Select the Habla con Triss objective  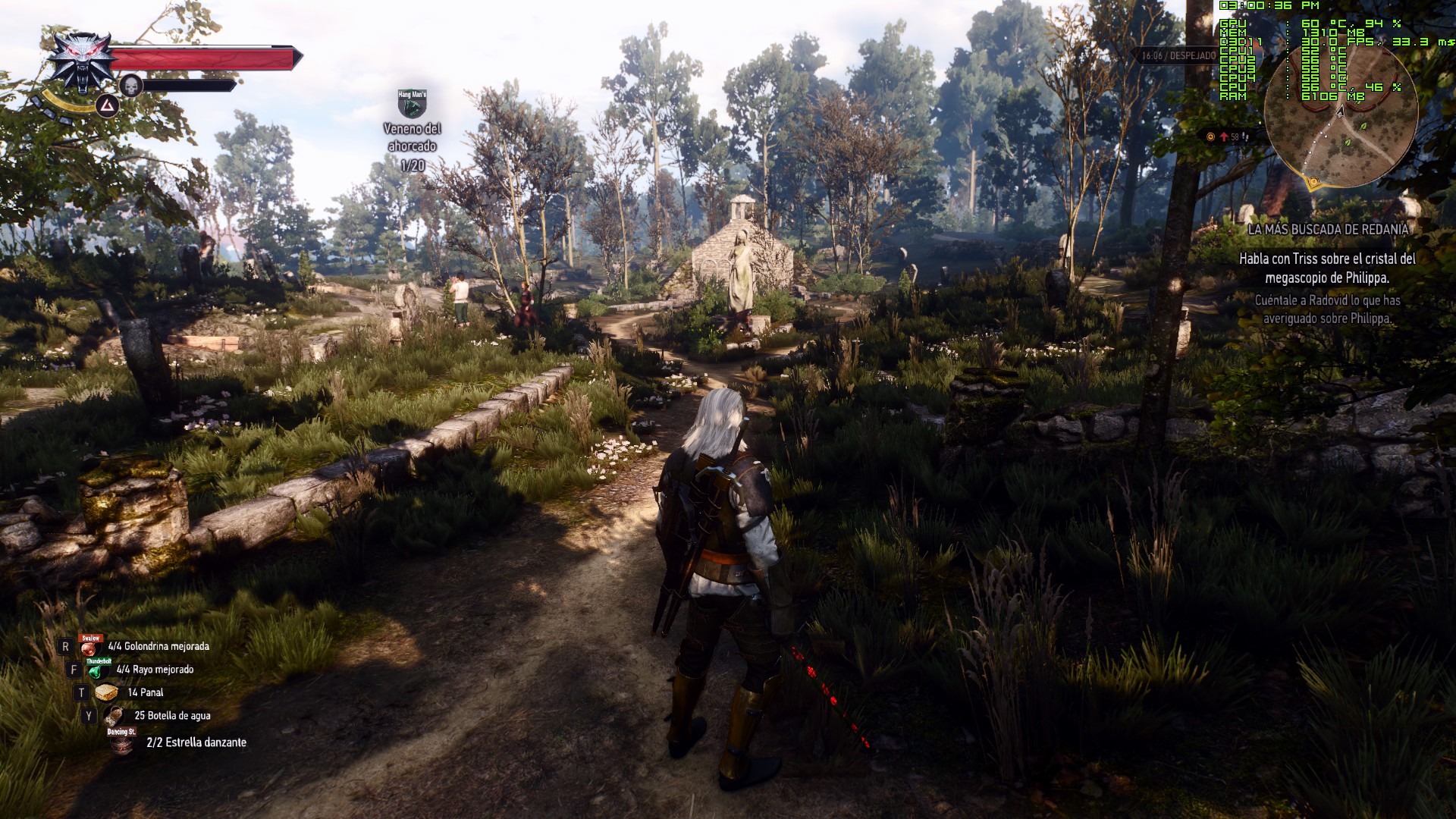click(1327, 268)
